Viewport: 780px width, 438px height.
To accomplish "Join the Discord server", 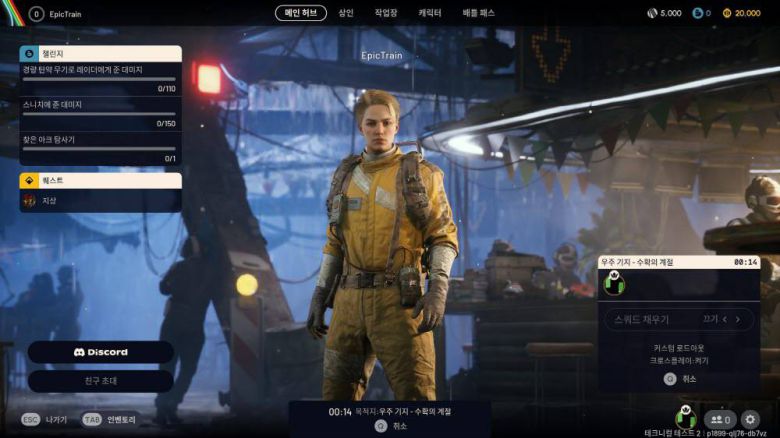I will point(101,352).
